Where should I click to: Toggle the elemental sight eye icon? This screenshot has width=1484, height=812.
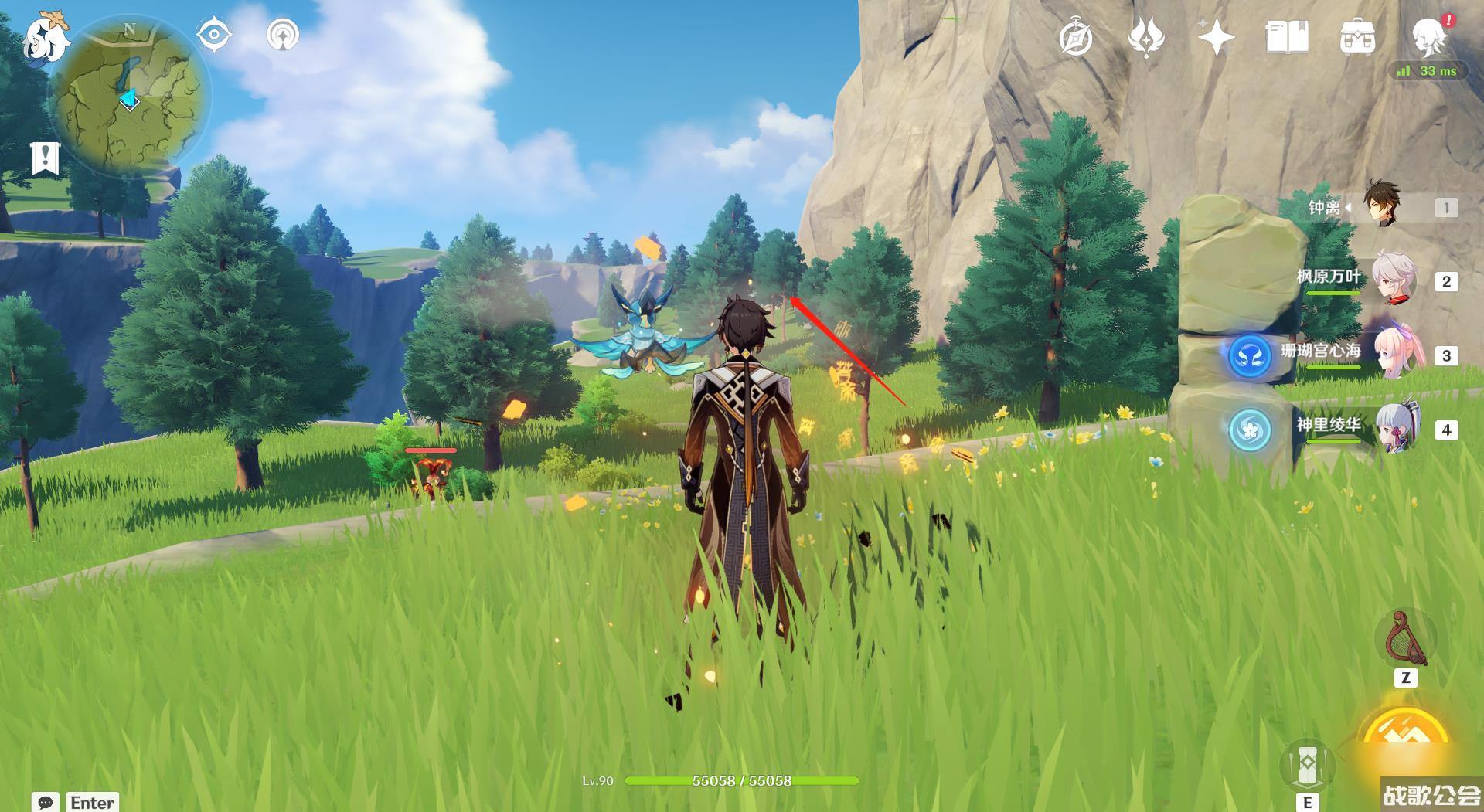pos(213,36)
